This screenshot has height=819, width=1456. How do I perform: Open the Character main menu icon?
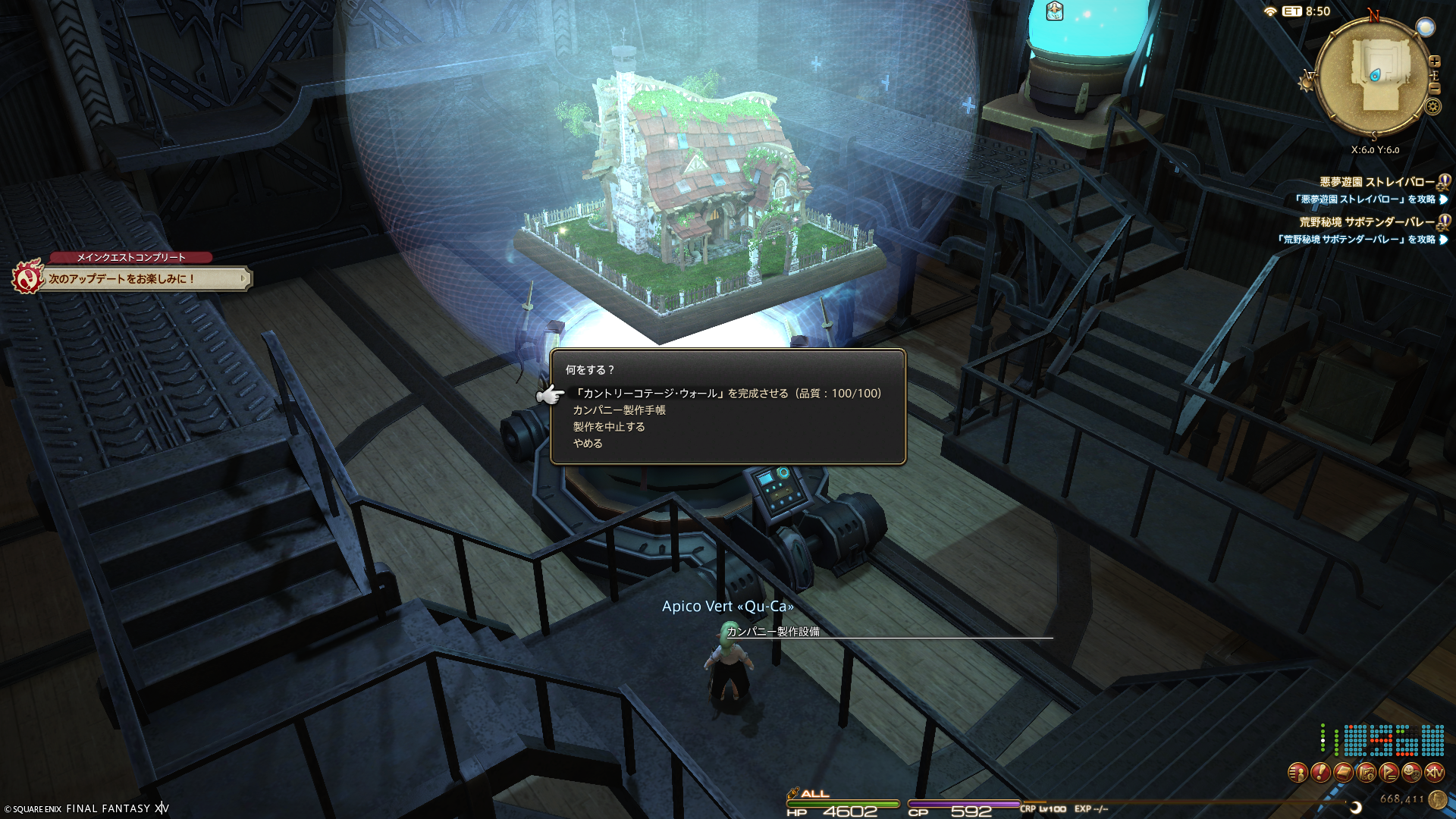click(x=1298, y=773)
